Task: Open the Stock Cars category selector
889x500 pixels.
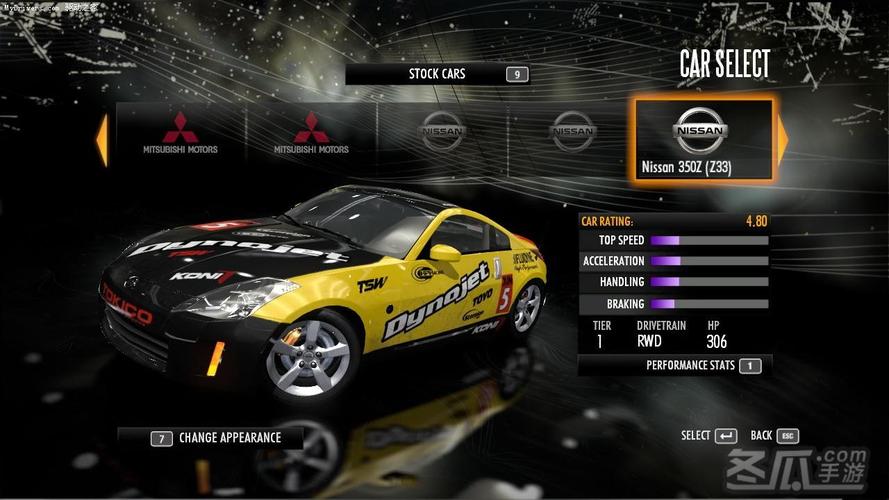Action: (437, 74)
